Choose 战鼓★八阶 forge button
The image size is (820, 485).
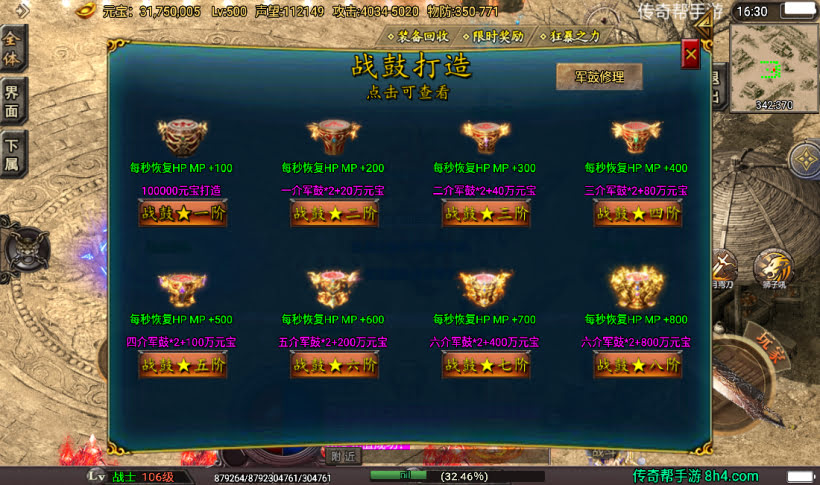point(637,365)
